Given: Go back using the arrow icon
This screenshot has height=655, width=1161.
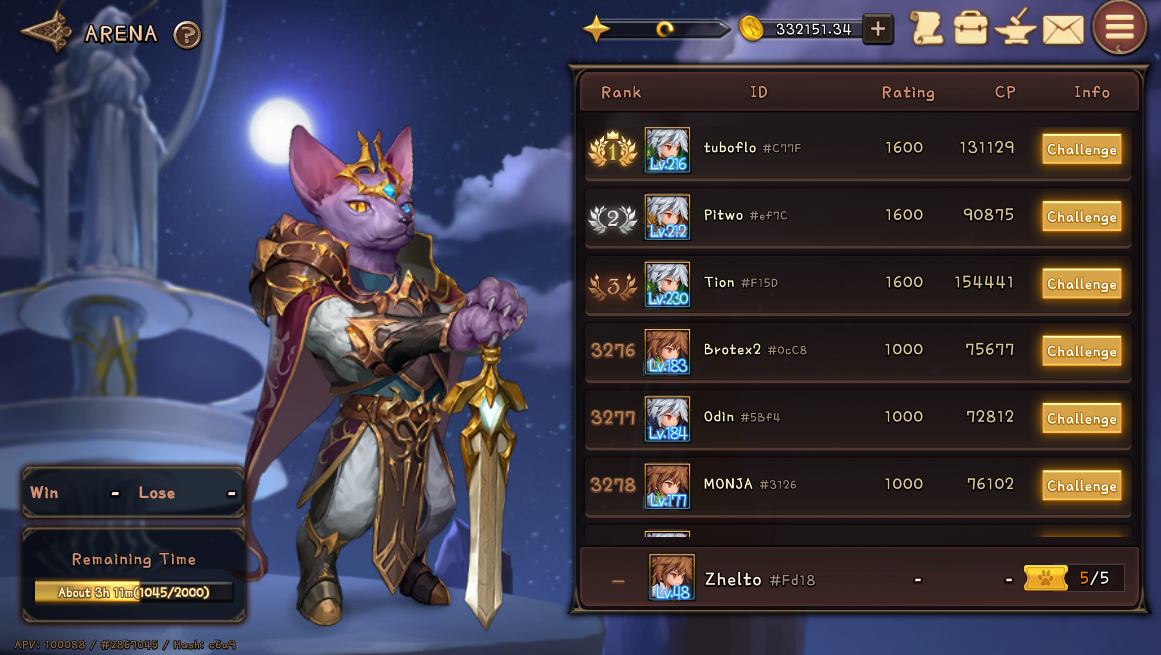Looking at the screenshot, I should point(47,33).
